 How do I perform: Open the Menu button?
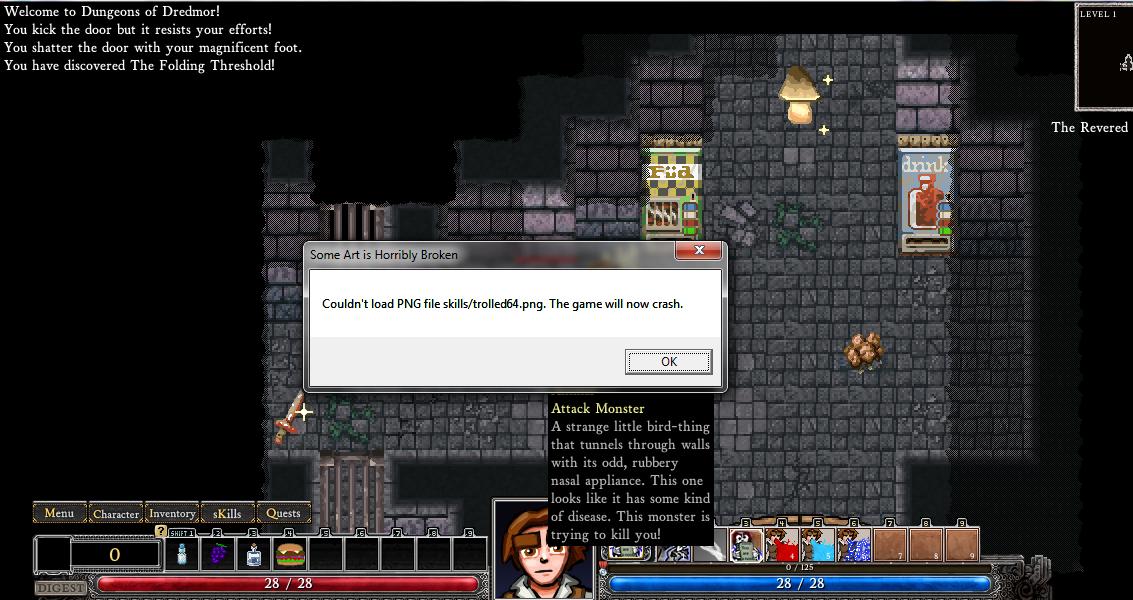[59, 513]
